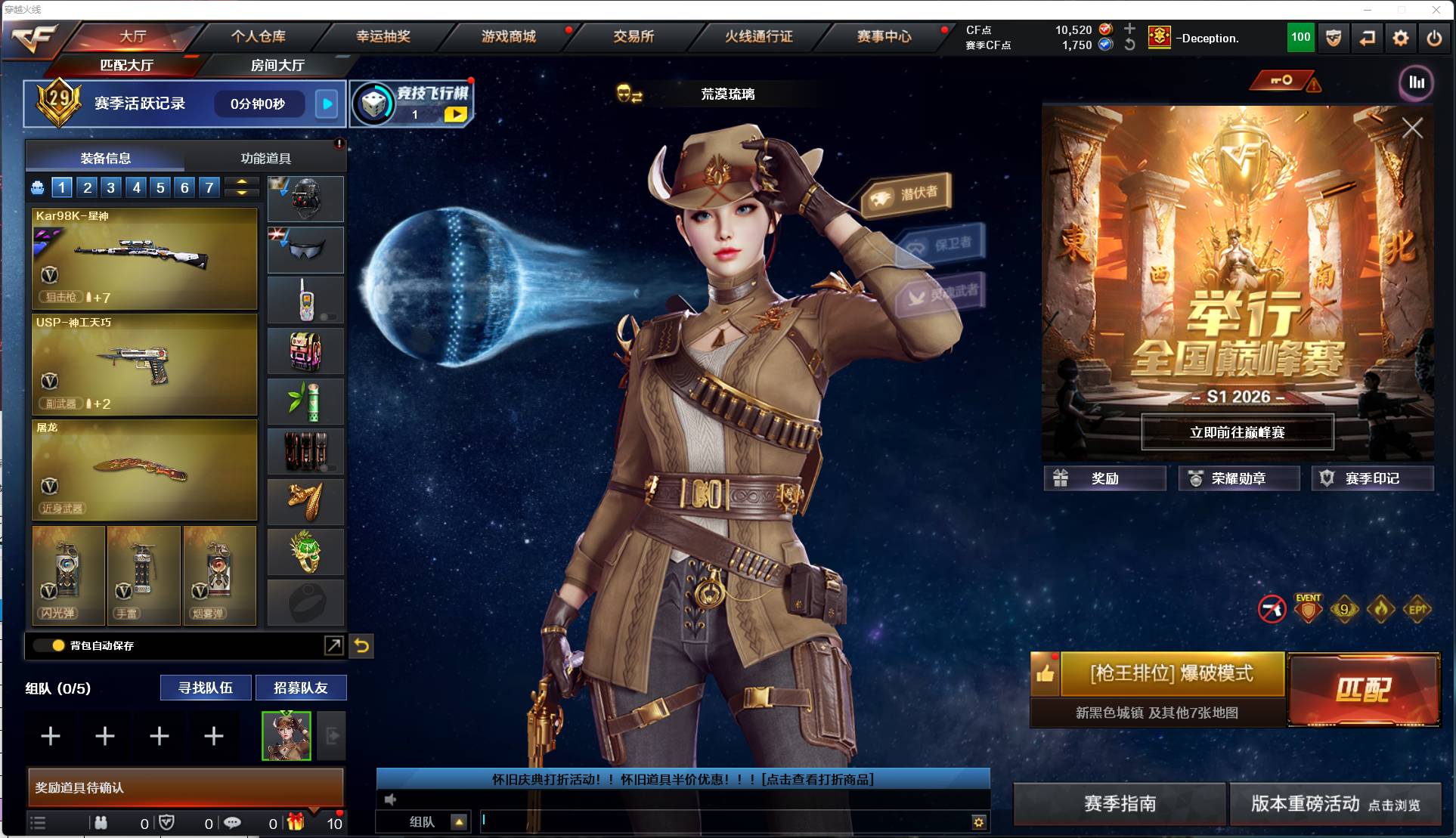Screen dimensions: 1456x838
Task: Click the bar-chart statistics icon top right
Action: [x=1417, y=84]
